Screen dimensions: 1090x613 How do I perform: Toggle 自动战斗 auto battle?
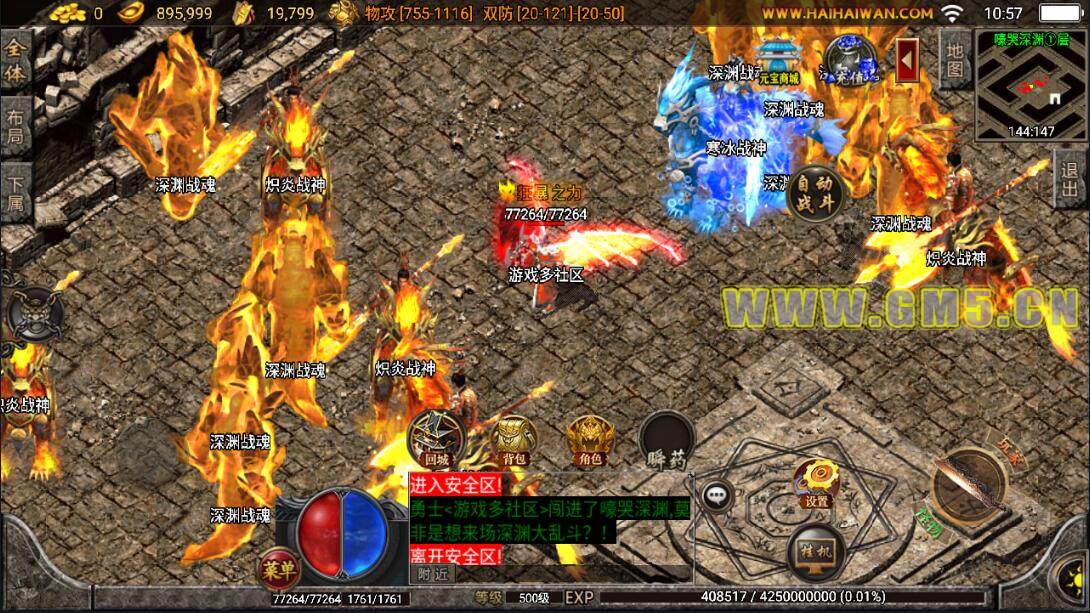815,192
